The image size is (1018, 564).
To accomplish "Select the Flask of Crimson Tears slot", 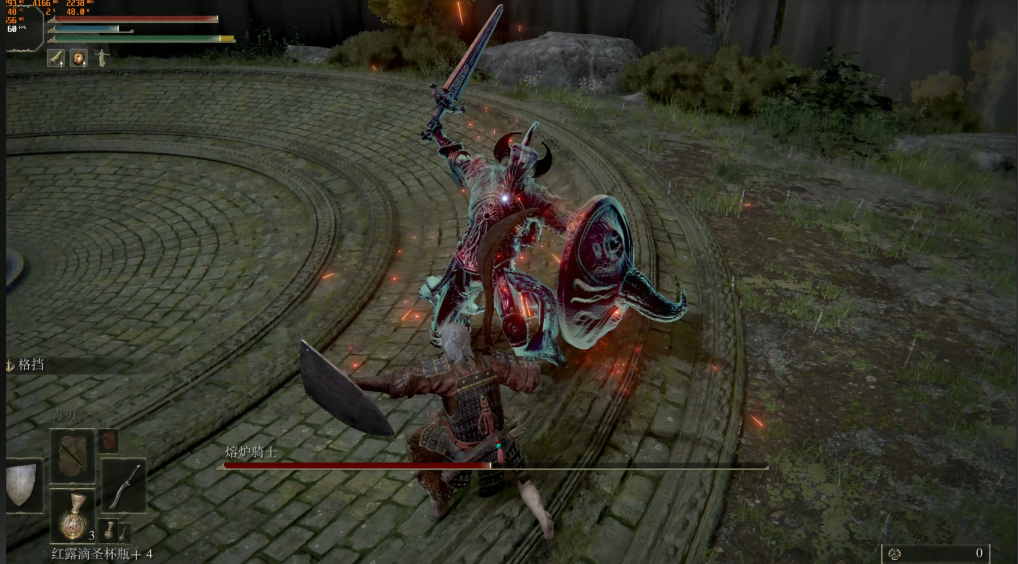I will click(73, 515).
